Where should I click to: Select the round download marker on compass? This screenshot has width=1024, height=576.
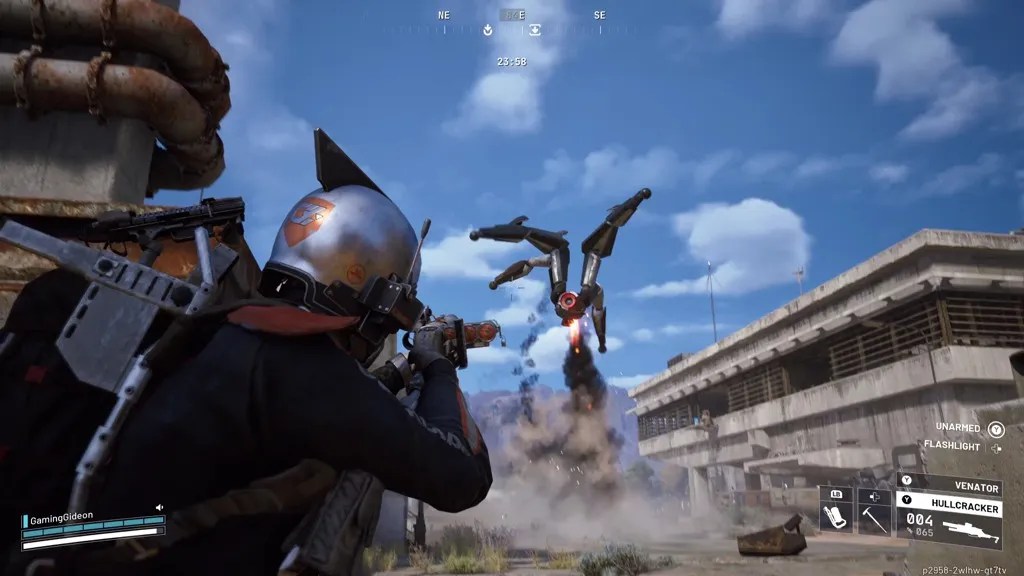tap(488, 30)
